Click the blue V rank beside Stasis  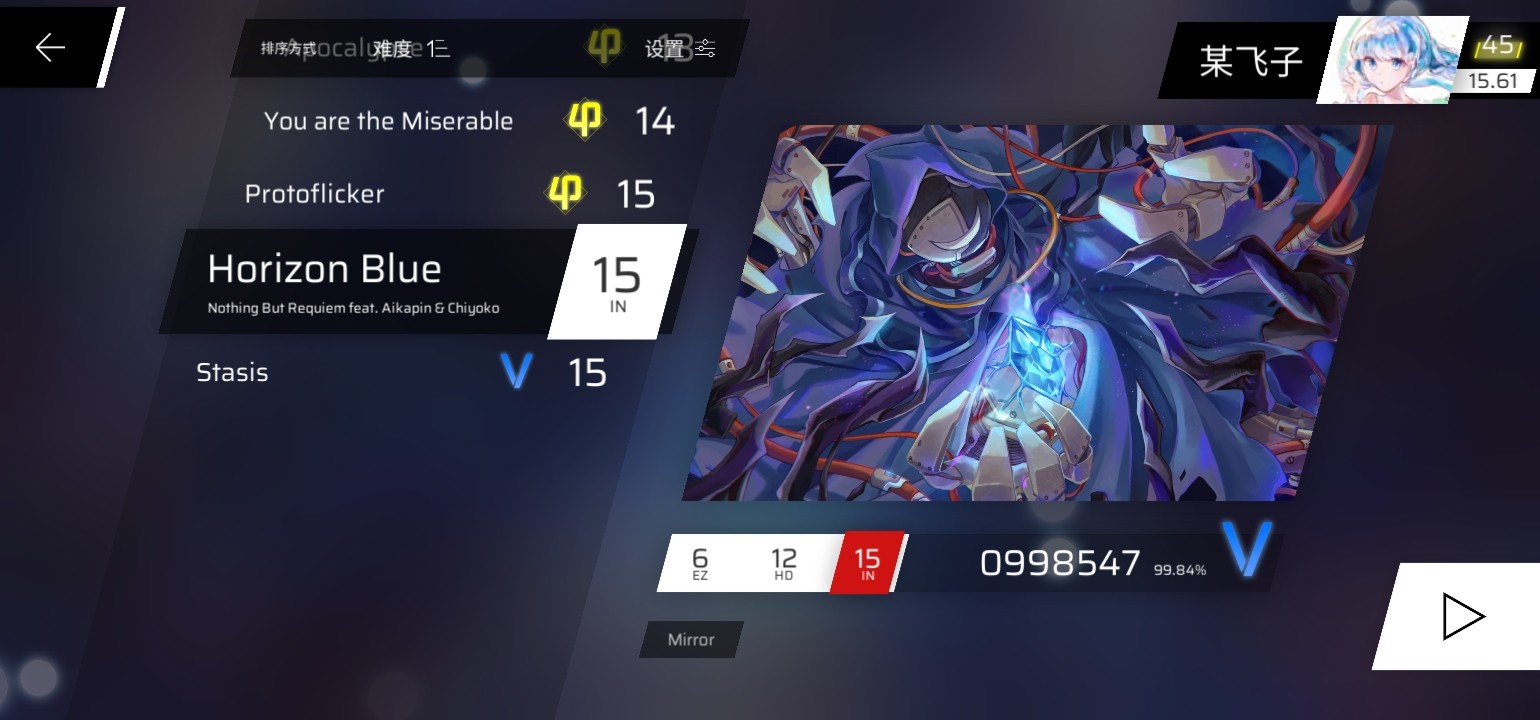coord(517,371)
